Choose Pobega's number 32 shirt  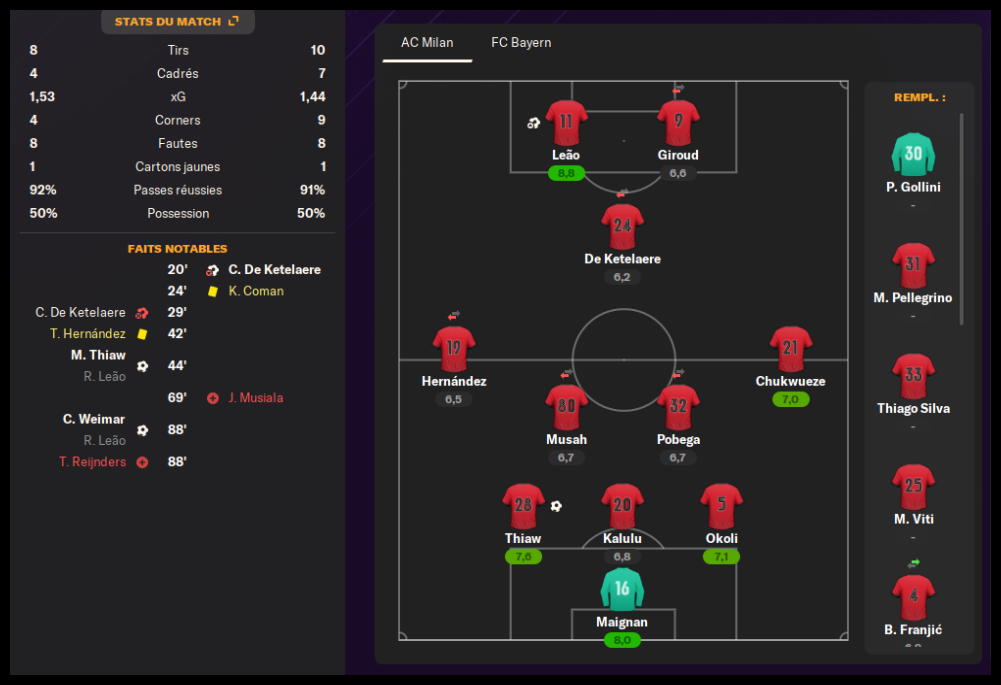(x=678, y=407)
